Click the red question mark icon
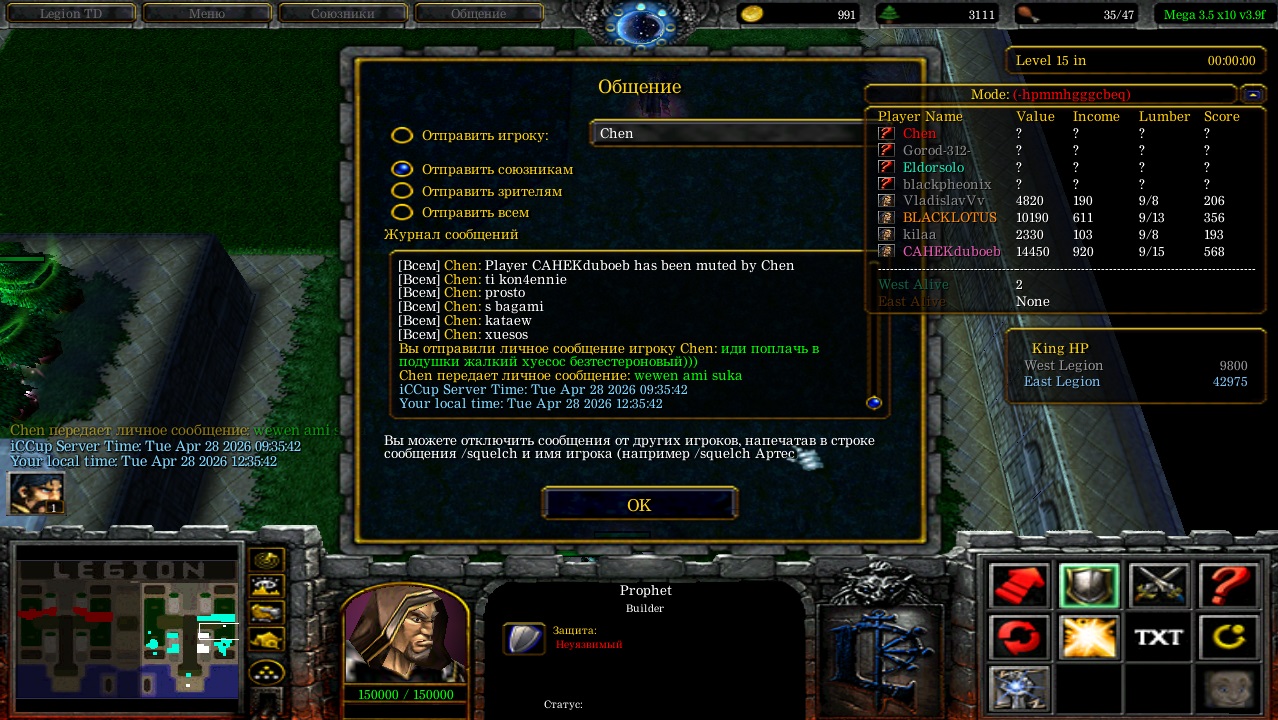1278x720 pixels. 1228,586
